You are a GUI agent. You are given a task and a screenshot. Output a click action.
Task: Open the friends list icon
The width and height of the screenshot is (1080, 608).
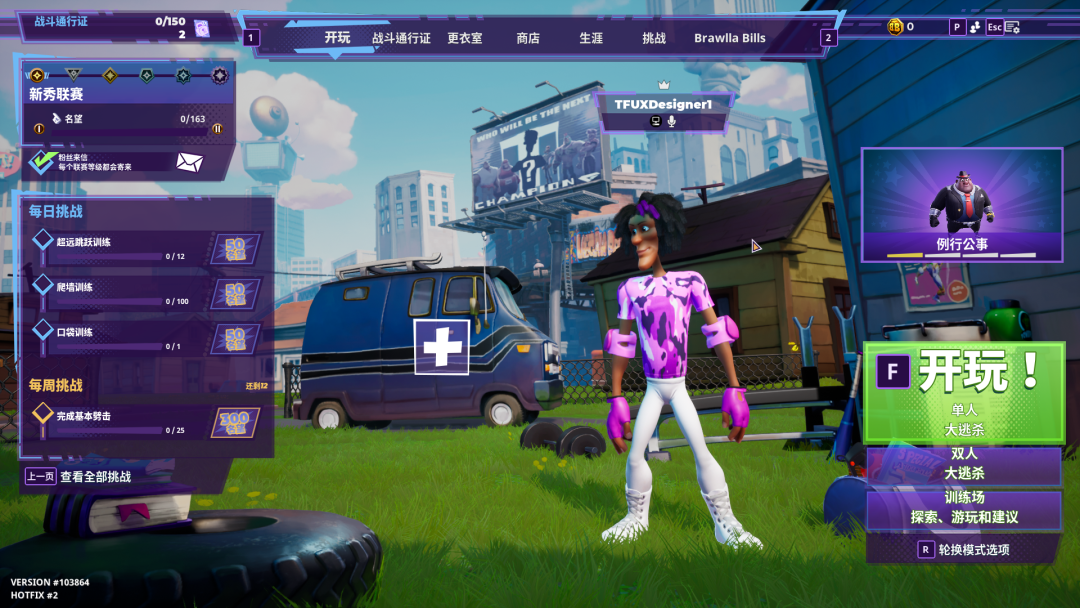tap(973, 27)
